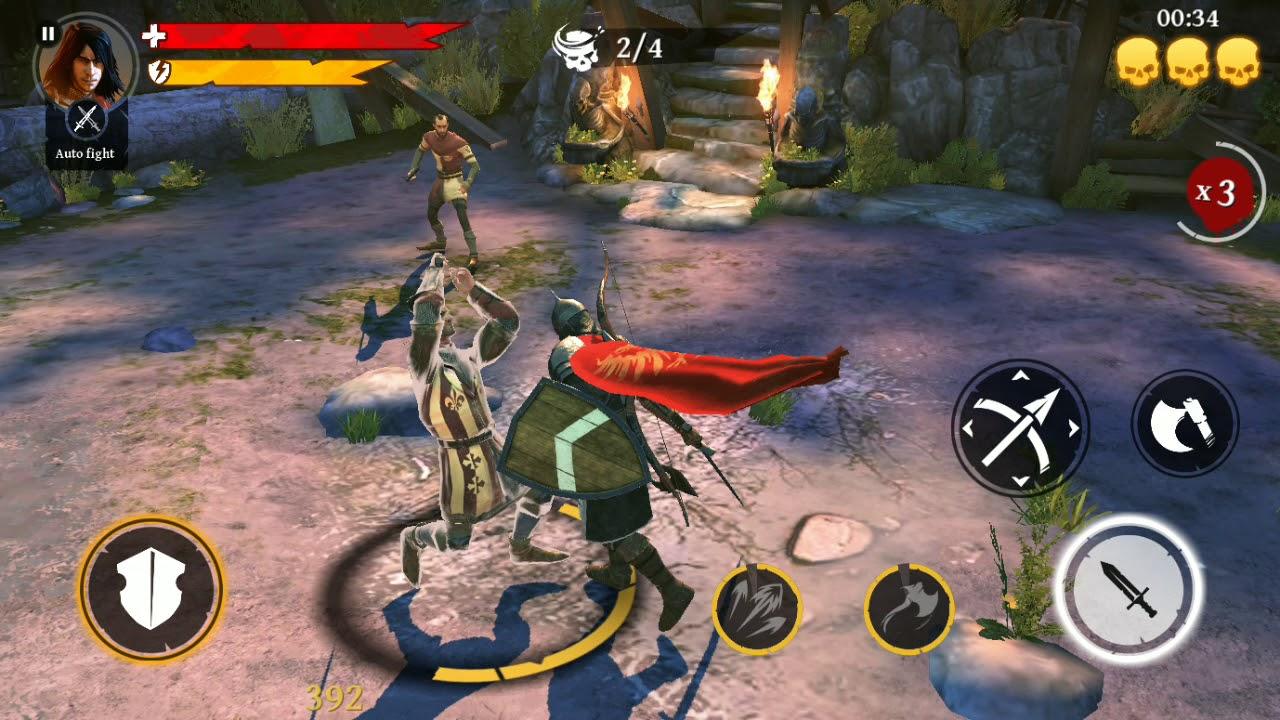Expand the bow skill radial selector
The image size is (1280, 720).
coord(1024,430)
